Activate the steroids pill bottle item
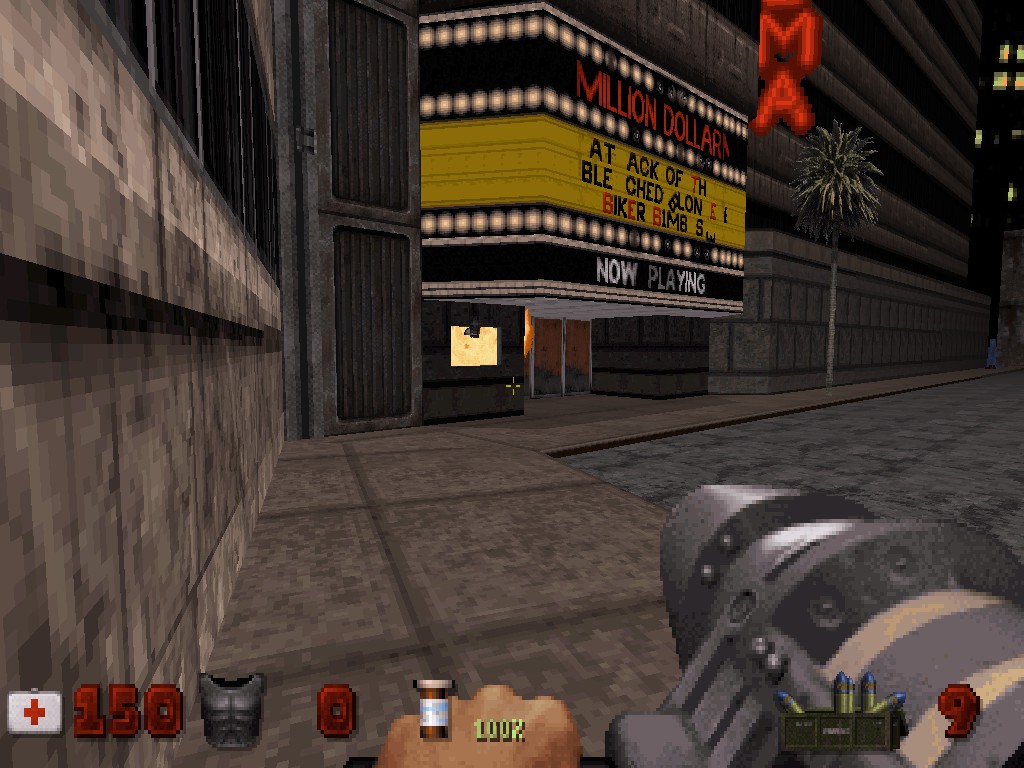The width and height of the screenshot is (1024, 768). (435, 711)
